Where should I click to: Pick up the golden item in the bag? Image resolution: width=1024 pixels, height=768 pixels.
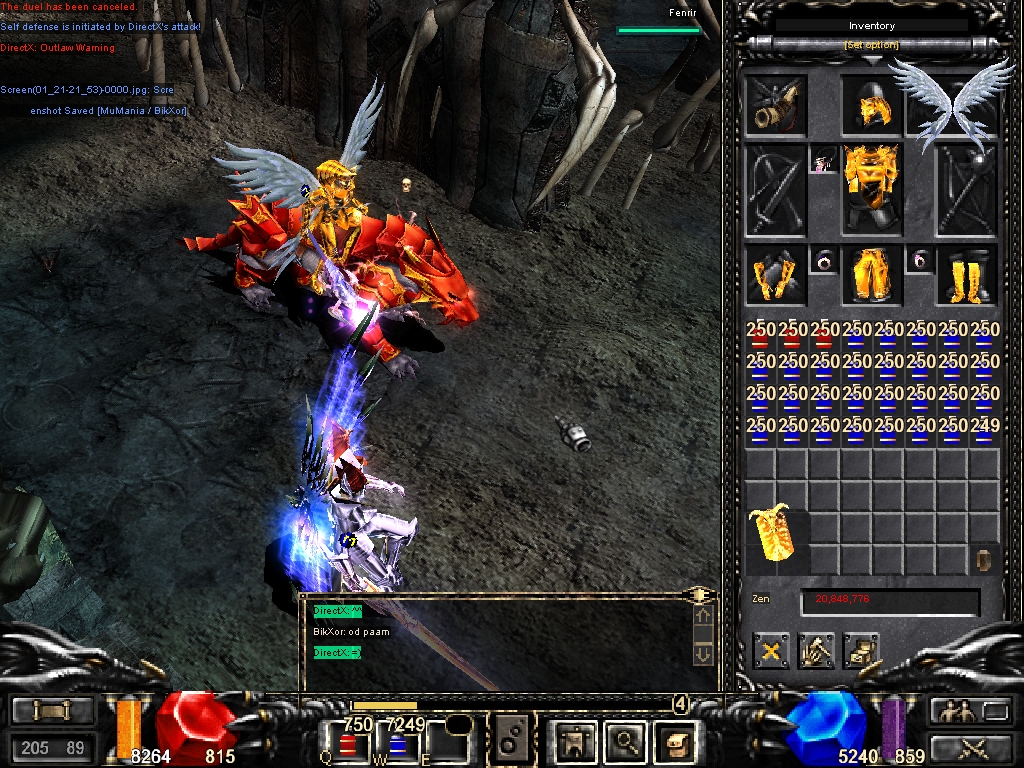[775, 531]
